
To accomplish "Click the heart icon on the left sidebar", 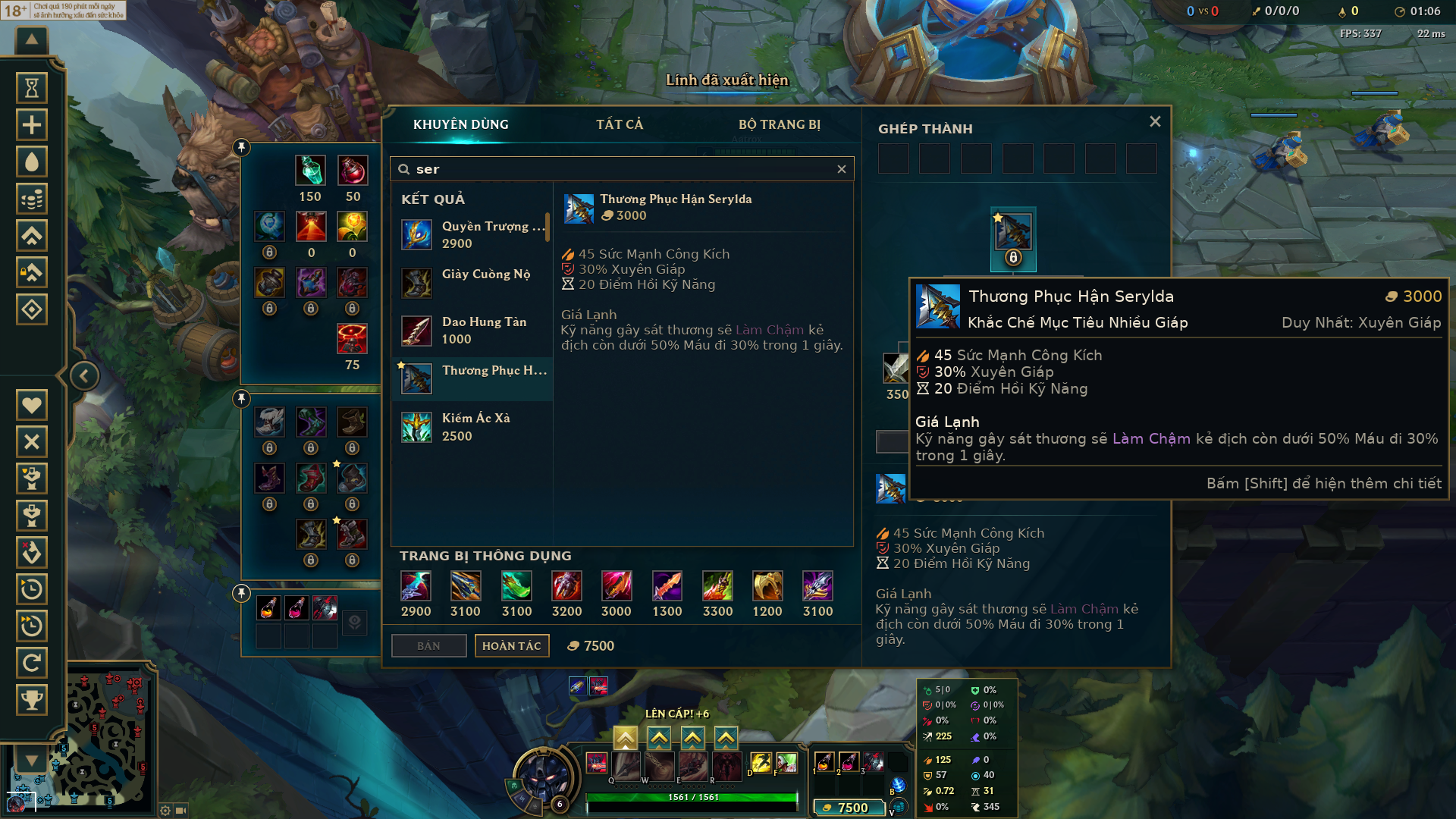I will coord(32,404).
